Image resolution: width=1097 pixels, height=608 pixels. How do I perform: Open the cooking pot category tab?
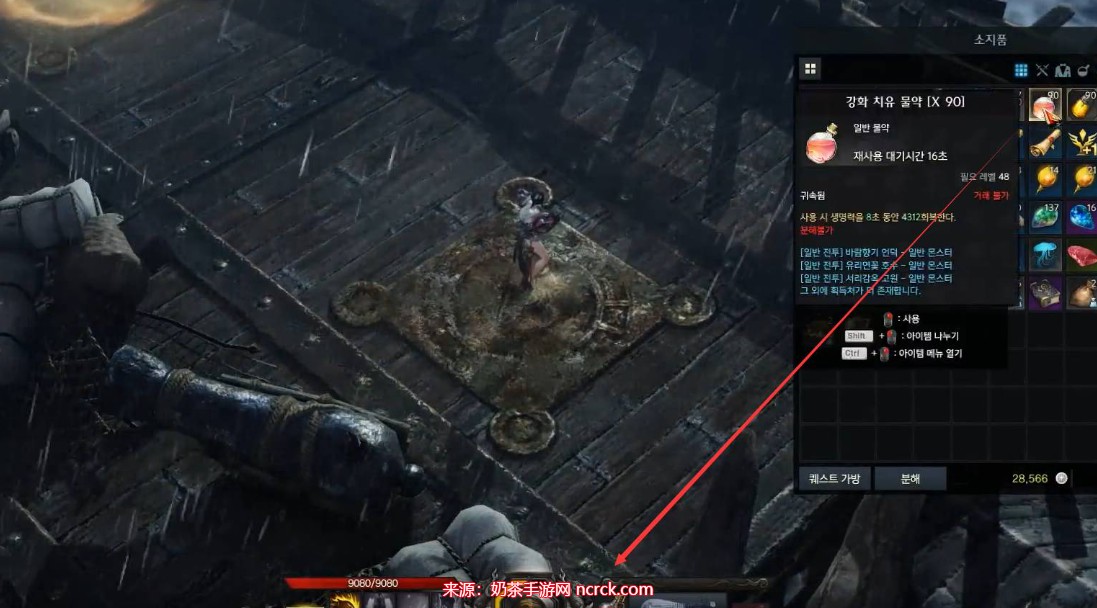pos(1083,70)
